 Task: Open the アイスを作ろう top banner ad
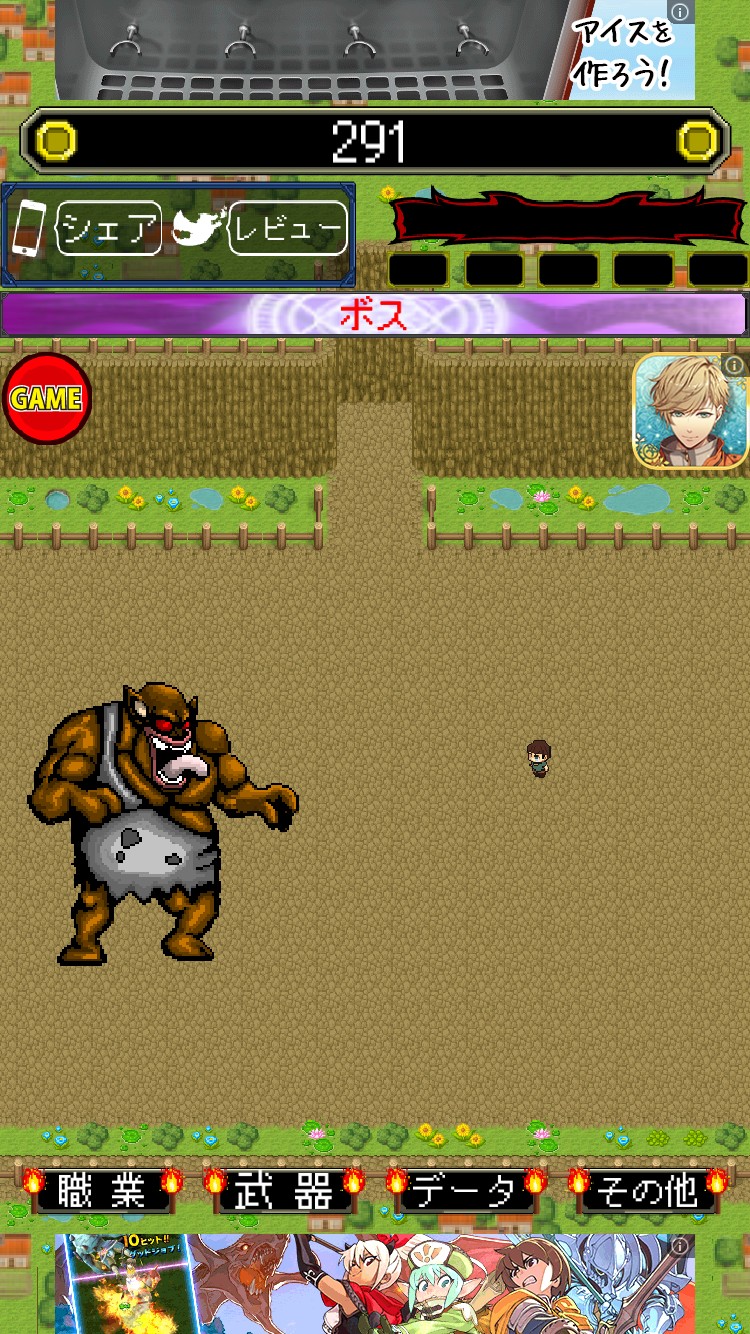(374, 50)
